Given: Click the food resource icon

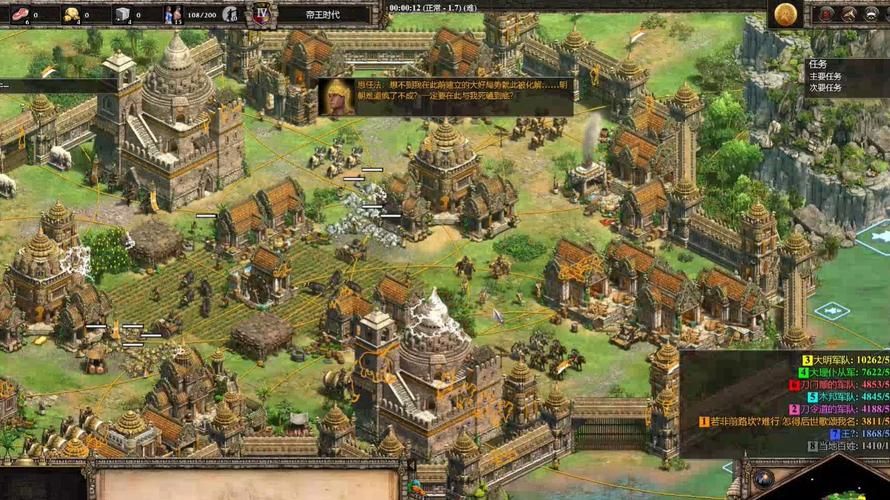Looking at the screenshot, I should tap(20, 14).
